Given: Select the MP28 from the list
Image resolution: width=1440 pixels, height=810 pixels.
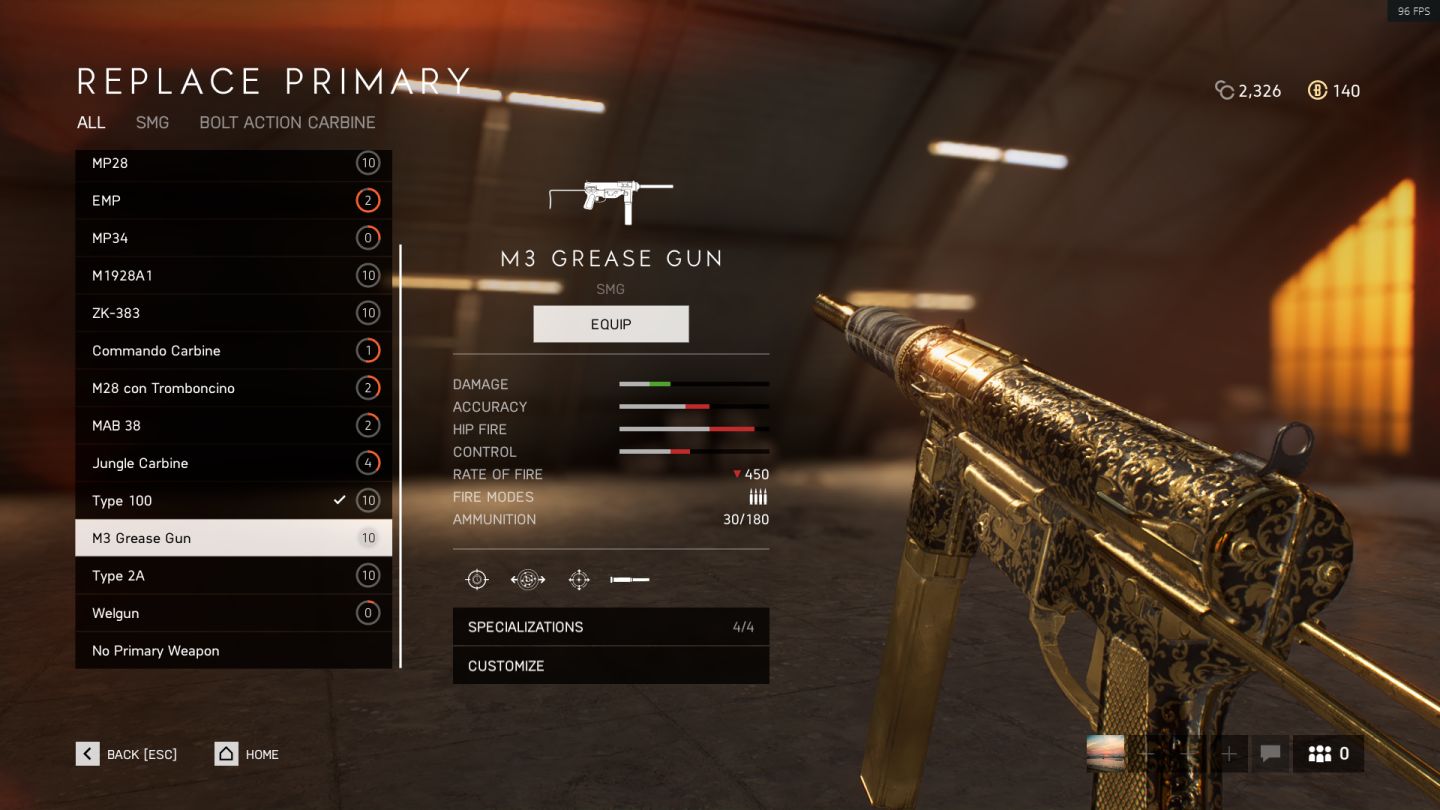Looking at the screenshot, I should [233, 163].
